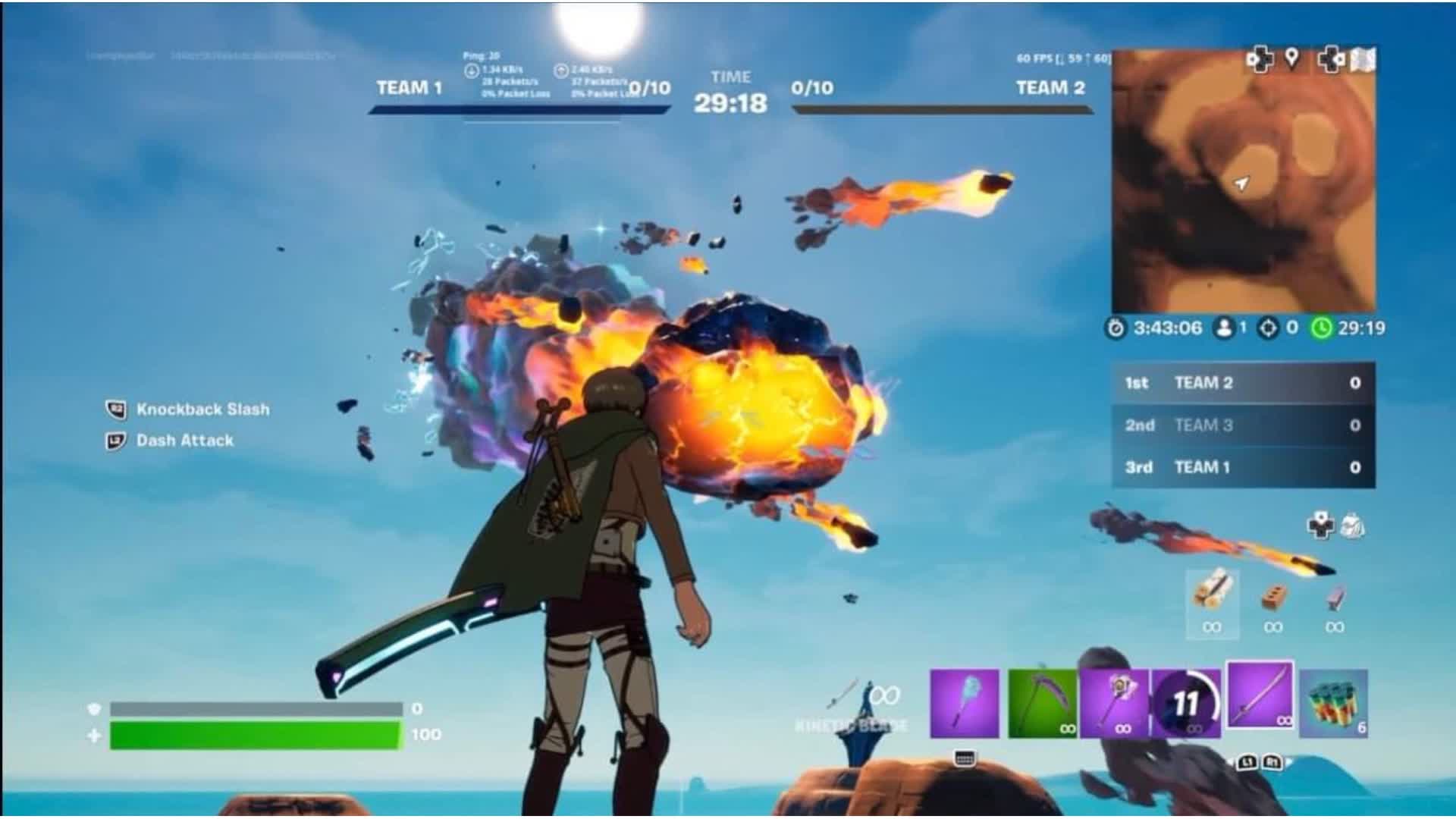Click the stopwatch timer icon under the minimap
Screen dimensions: 1456x819
tap(1116, 328)
